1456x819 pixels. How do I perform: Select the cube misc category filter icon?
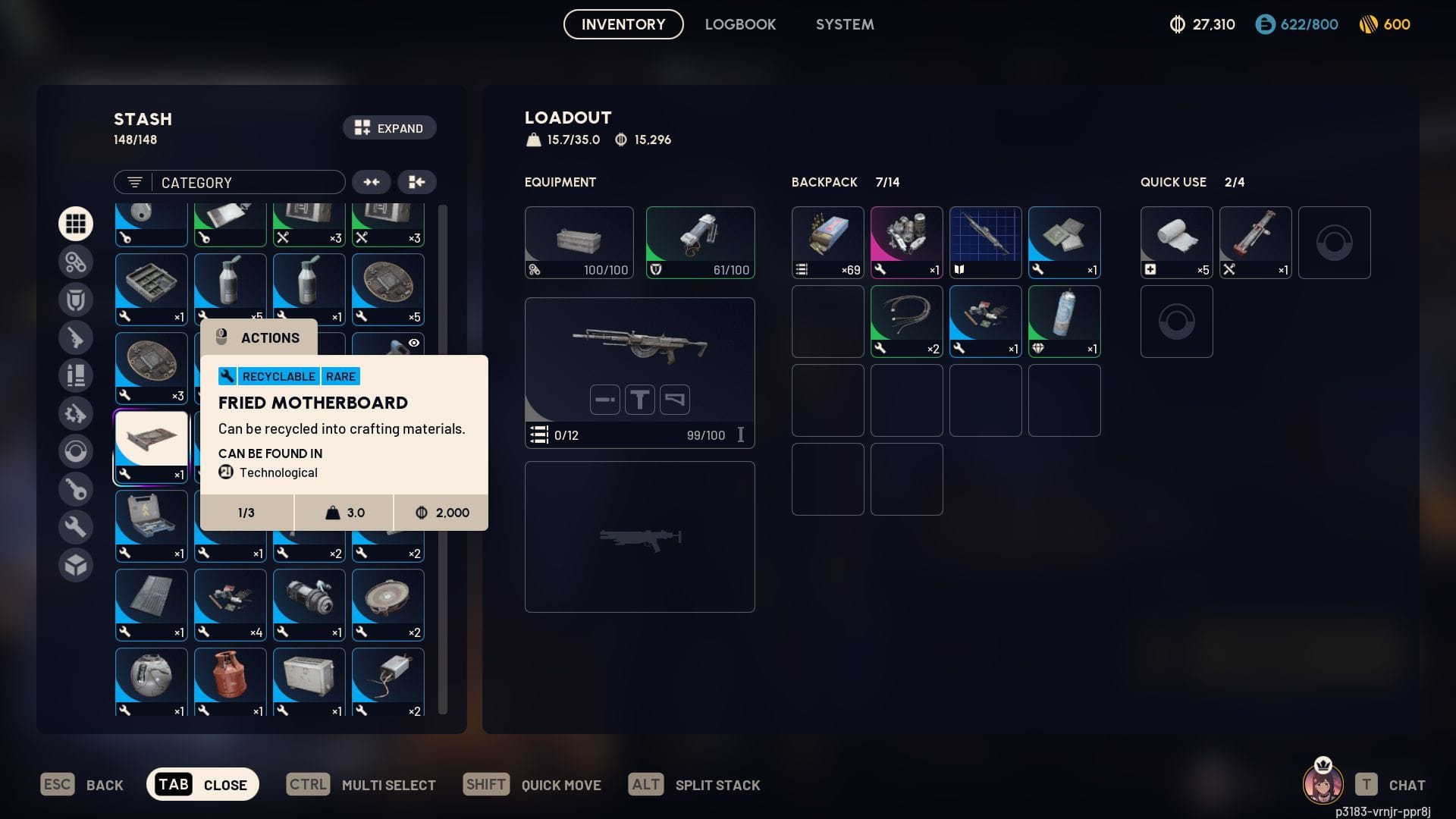click(x=76, y=564)
